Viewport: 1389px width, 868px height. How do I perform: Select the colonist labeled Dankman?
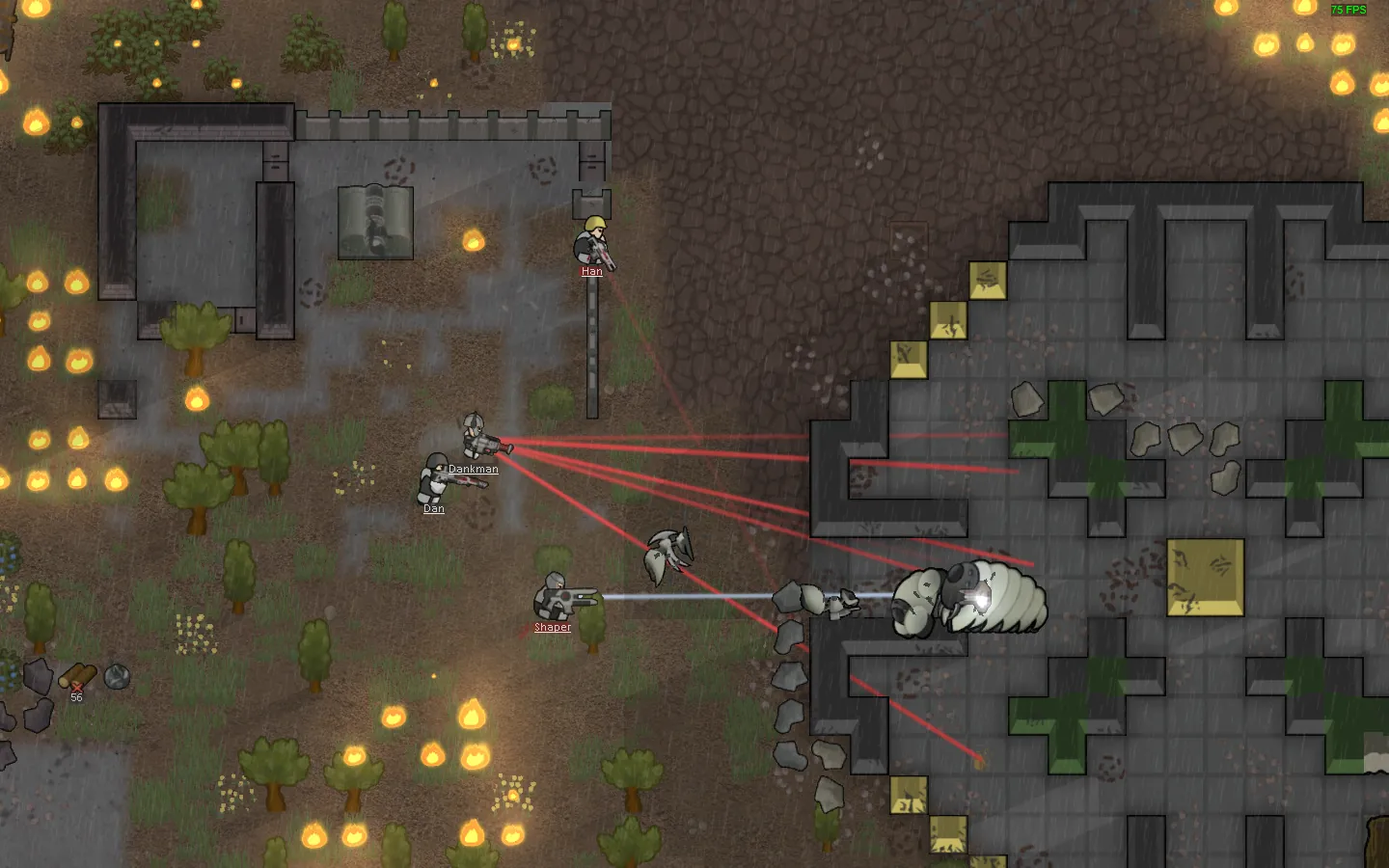[x=476, y=438]
